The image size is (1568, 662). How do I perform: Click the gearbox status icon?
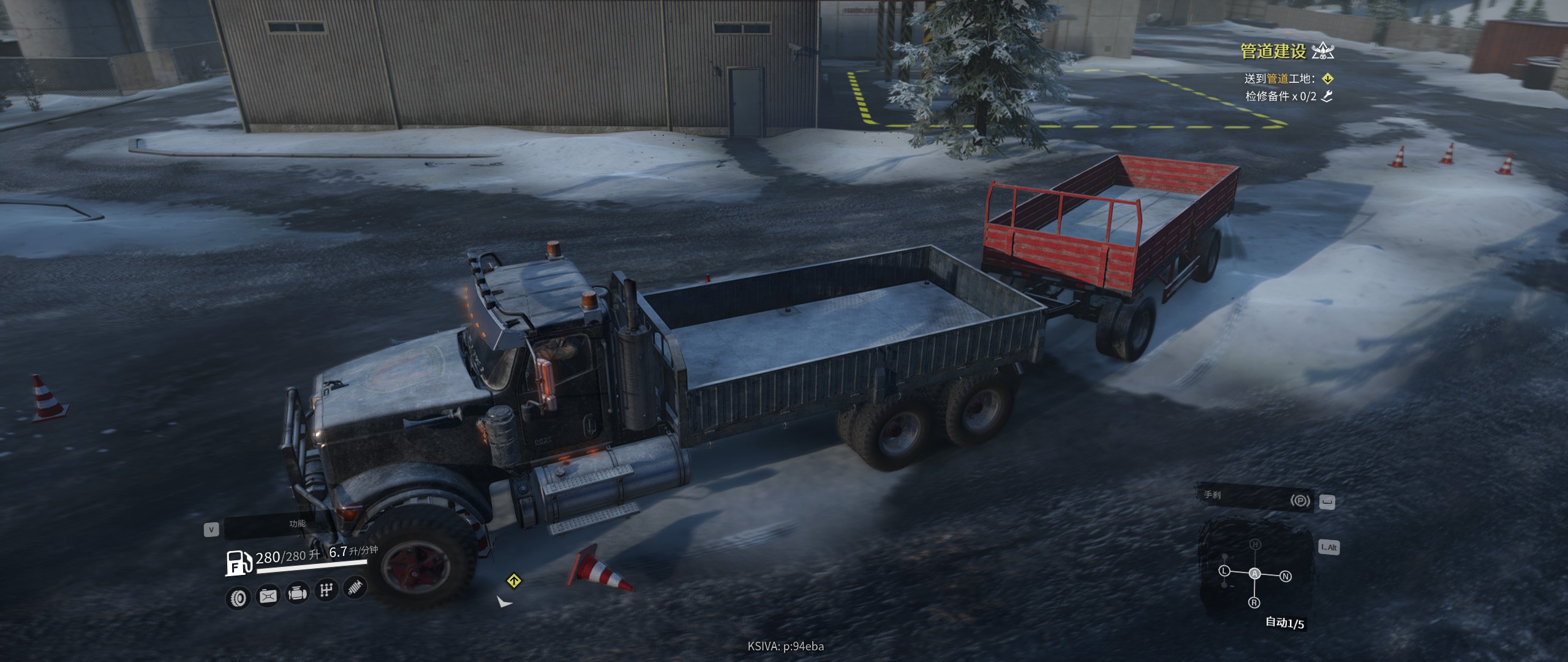tap(326, 590)
